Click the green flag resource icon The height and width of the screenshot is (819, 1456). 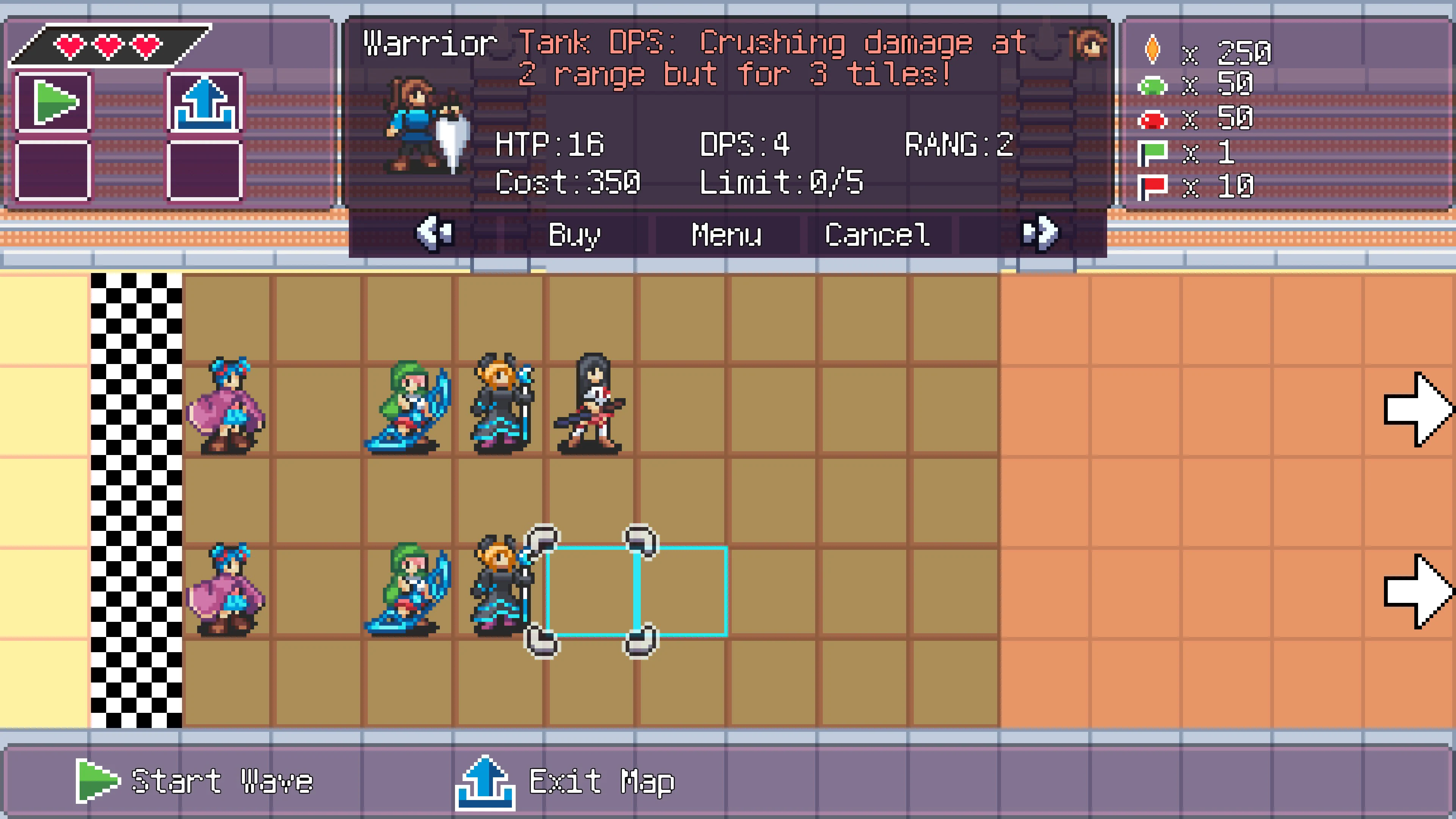pyautogui.click(x=1153, y=152)
